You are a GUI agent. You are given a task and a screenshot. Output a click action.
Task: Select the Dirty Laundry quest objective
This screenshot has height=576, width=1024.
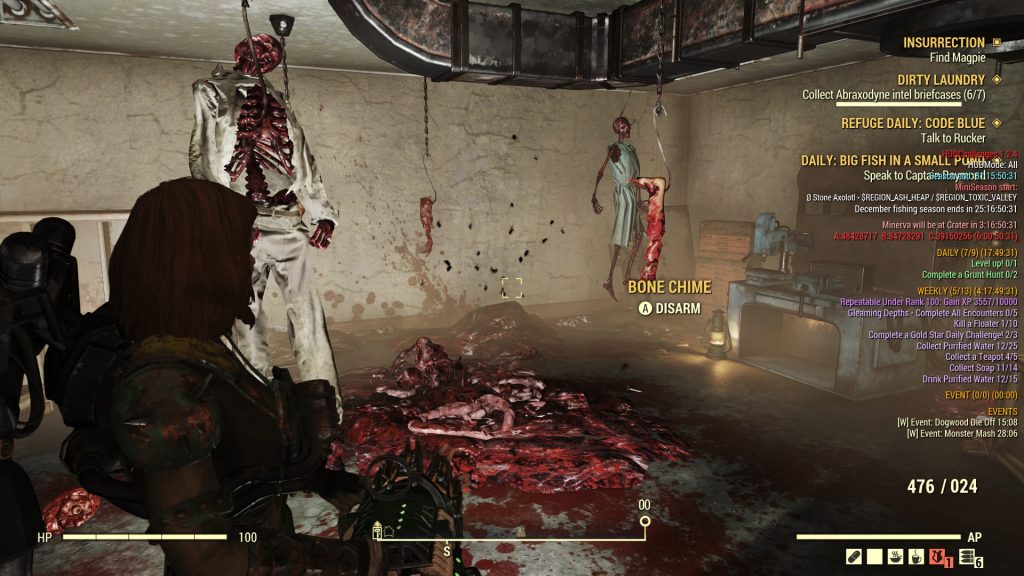pyautogui.click(x=881, y=95)
